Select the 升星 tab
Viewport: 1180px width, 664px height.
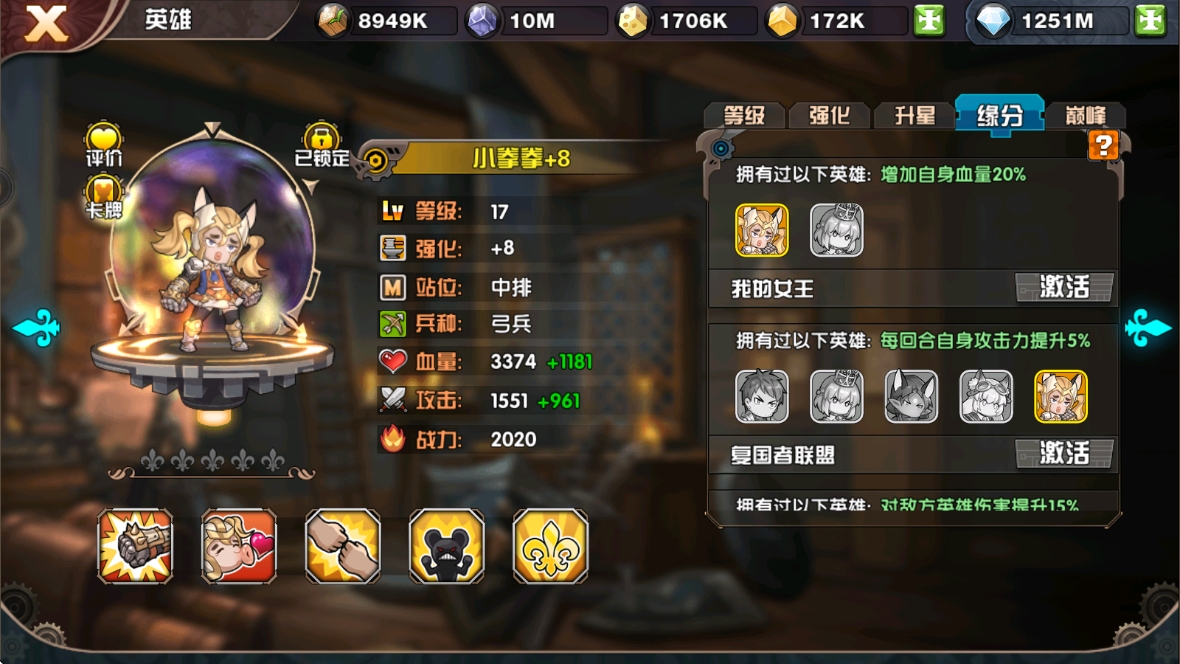tap(914, 115)
